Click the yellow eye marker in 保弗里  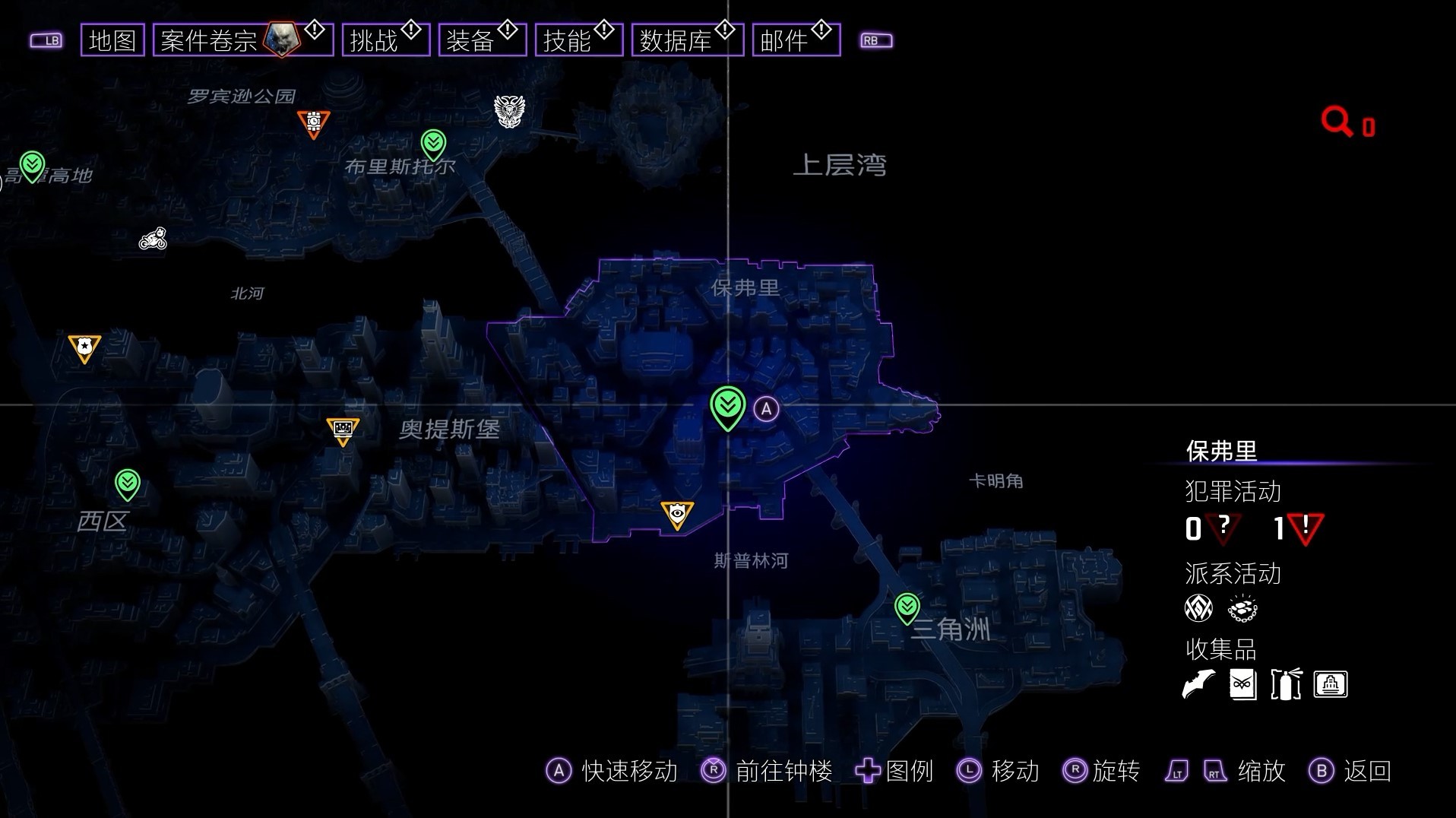[x=676, y=515]
